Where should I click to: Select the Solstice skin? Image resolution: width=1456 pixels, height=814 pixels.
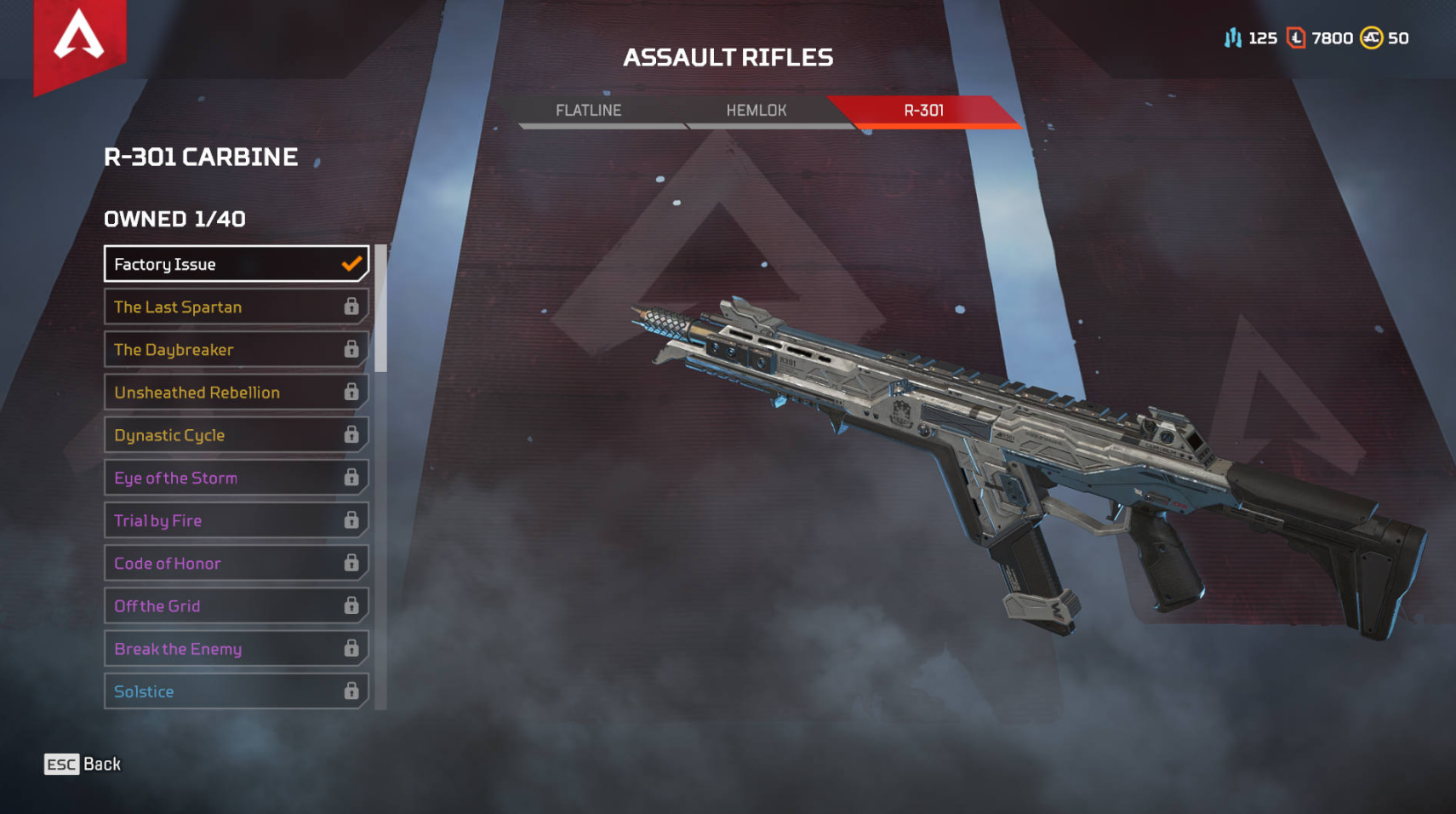pyautogui.click(x=236, y=691)
